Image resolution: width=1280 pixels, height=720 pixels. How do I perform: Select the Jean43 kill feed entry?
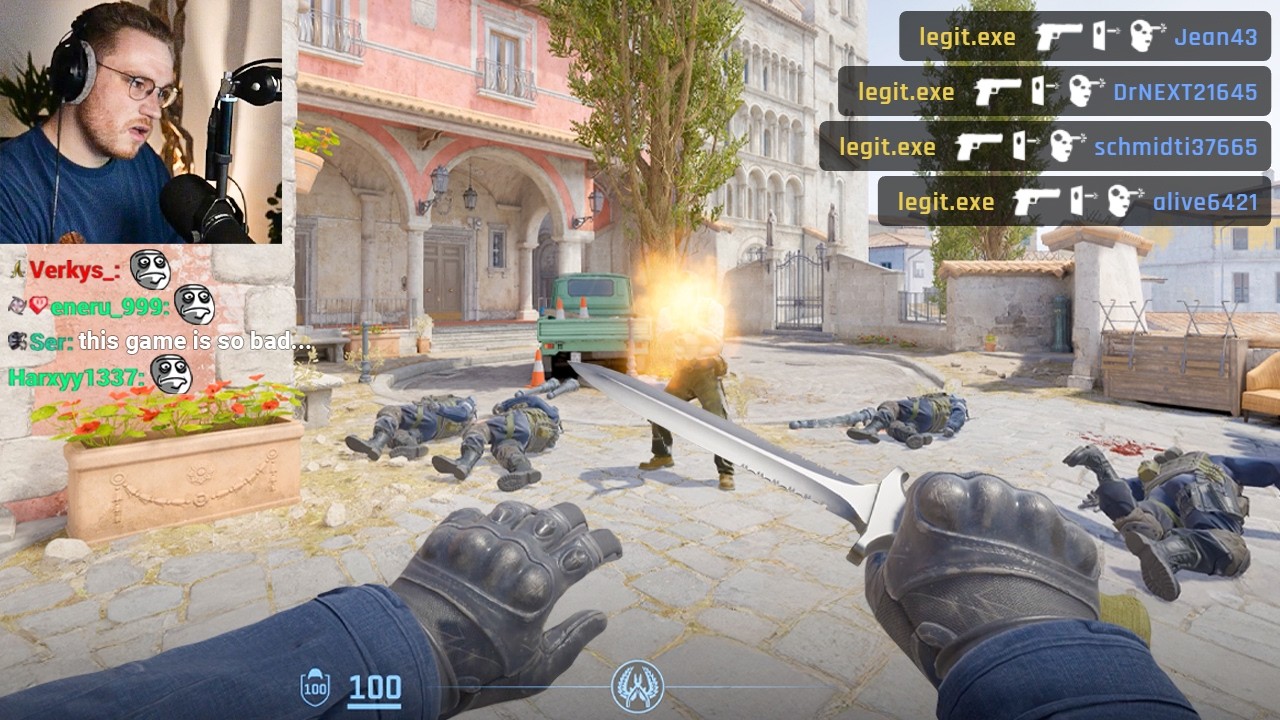[x=1084, y=37]
